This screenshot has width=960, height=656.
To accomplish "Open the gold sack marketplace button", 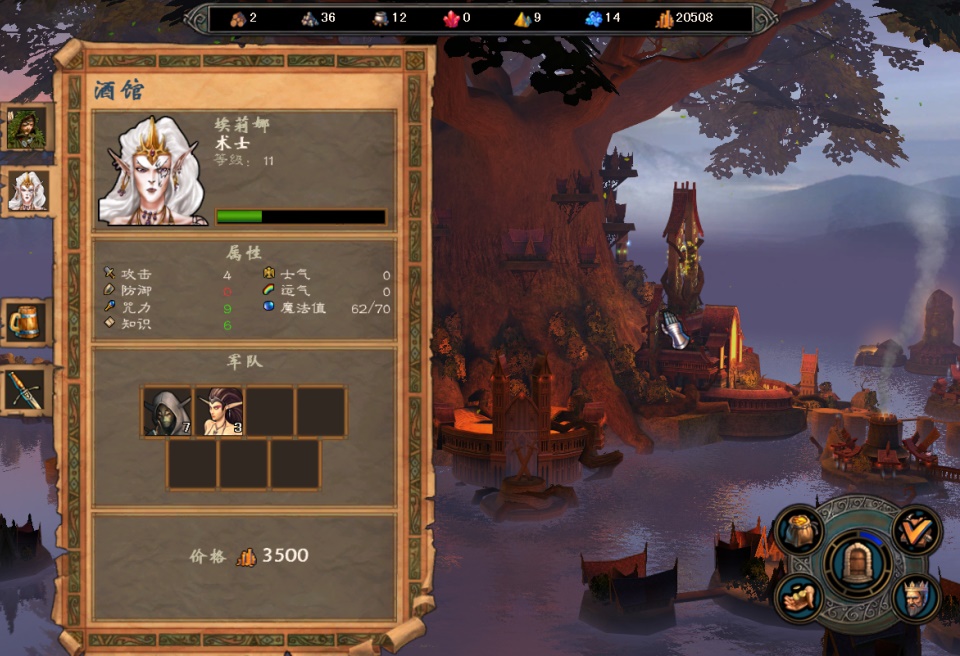I will (800, 531).
